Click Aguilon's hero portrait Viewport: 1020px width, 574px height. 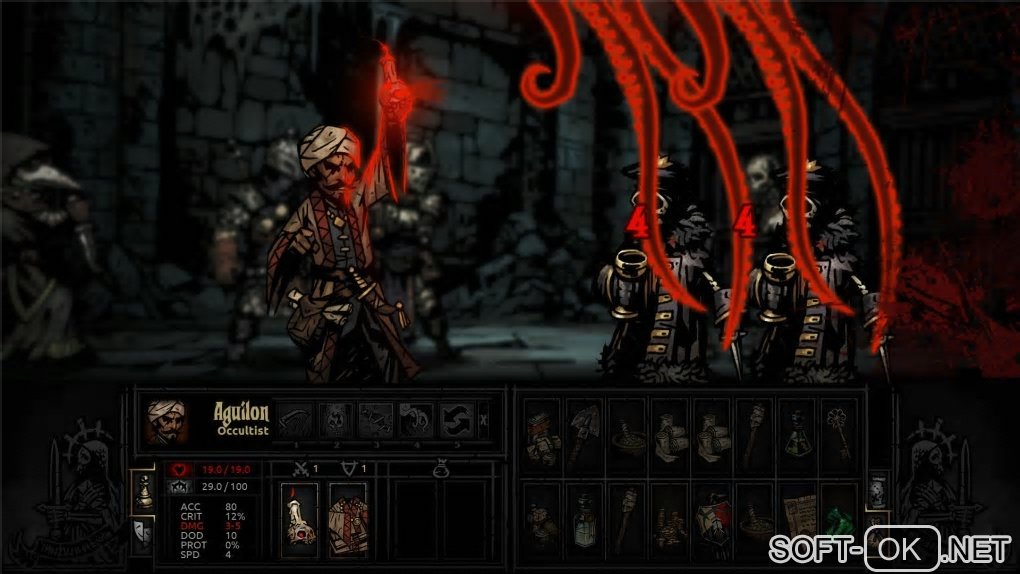[164, 421]
